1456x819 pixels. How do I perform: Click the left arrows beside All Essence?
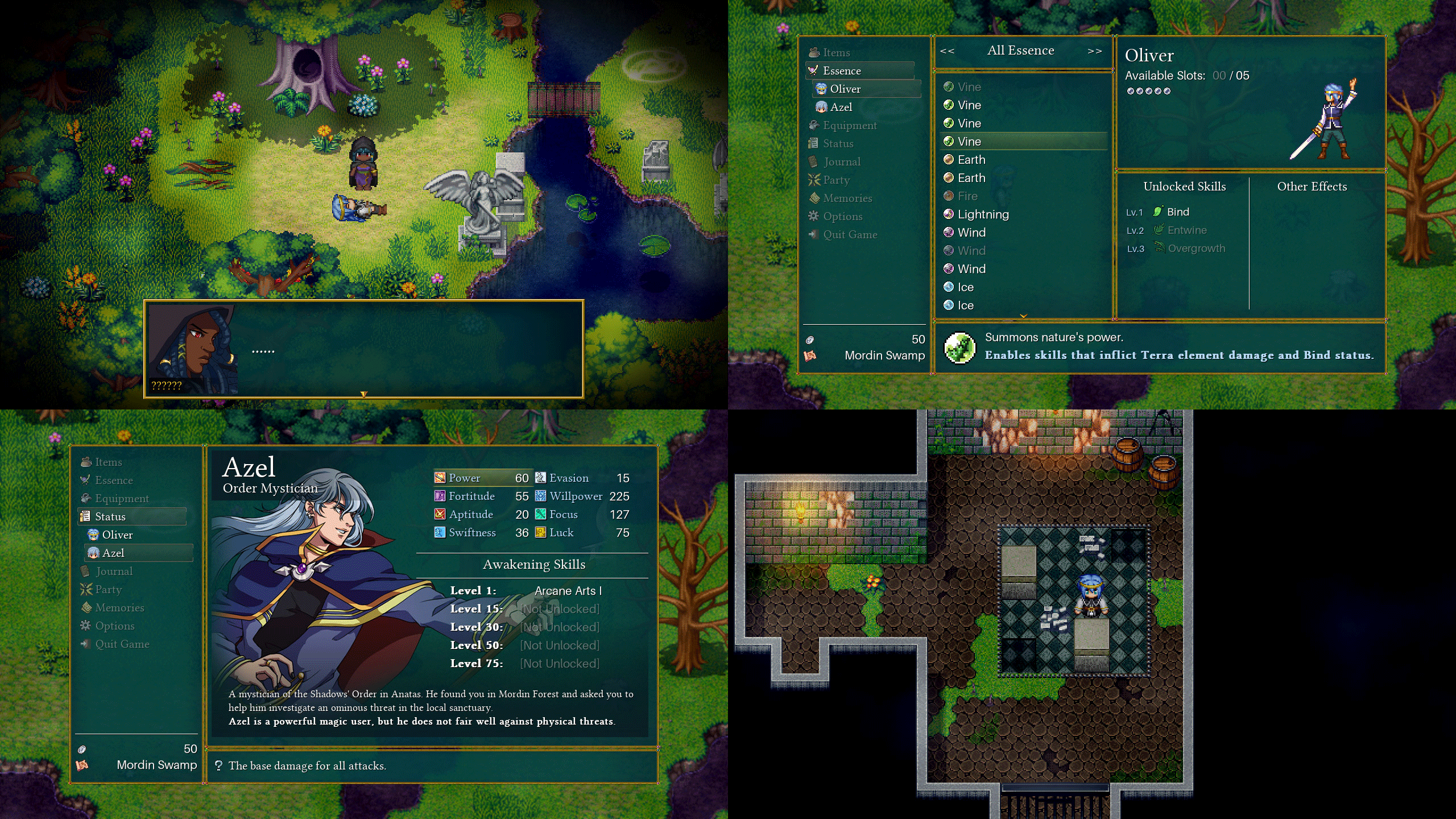pyautogui.click(x=947, y=51)
